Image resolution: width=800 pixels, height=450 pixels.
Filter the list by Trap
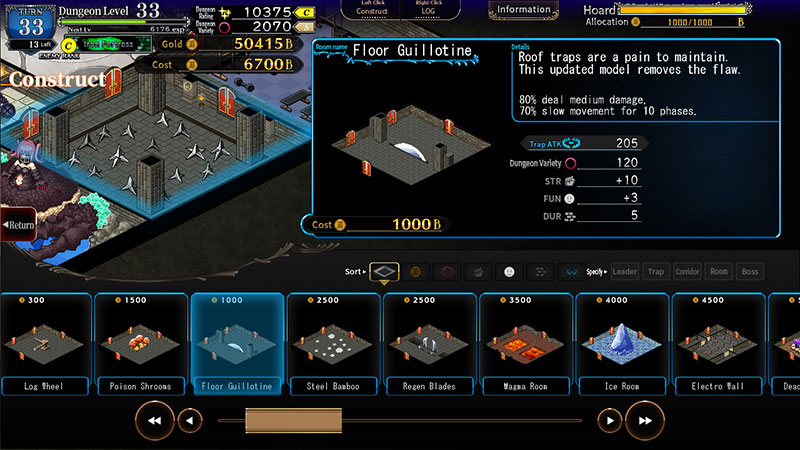coord(656,271)
